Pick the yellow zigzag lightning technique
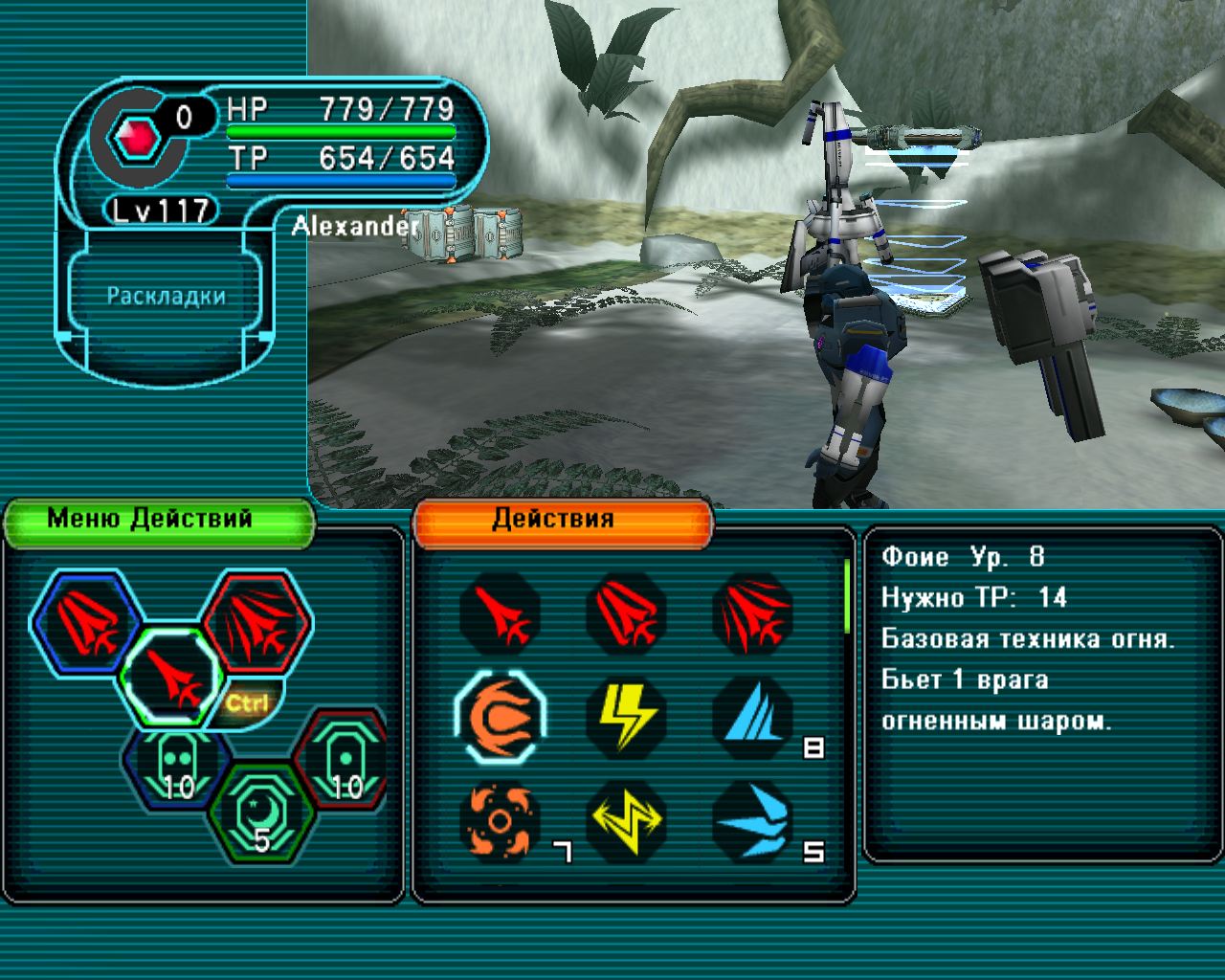The width and height of the screenshot is (1225, 980). (626, 820)
